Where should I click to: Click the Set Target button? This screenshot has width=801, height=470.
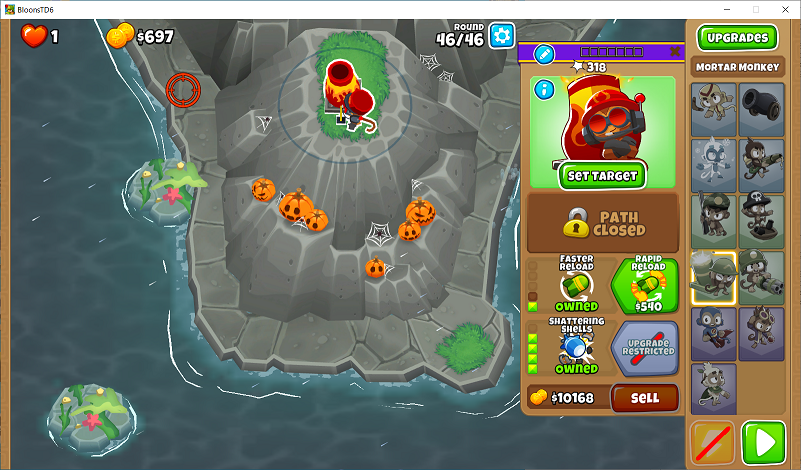pyautogui.click(x=602, y=175)
